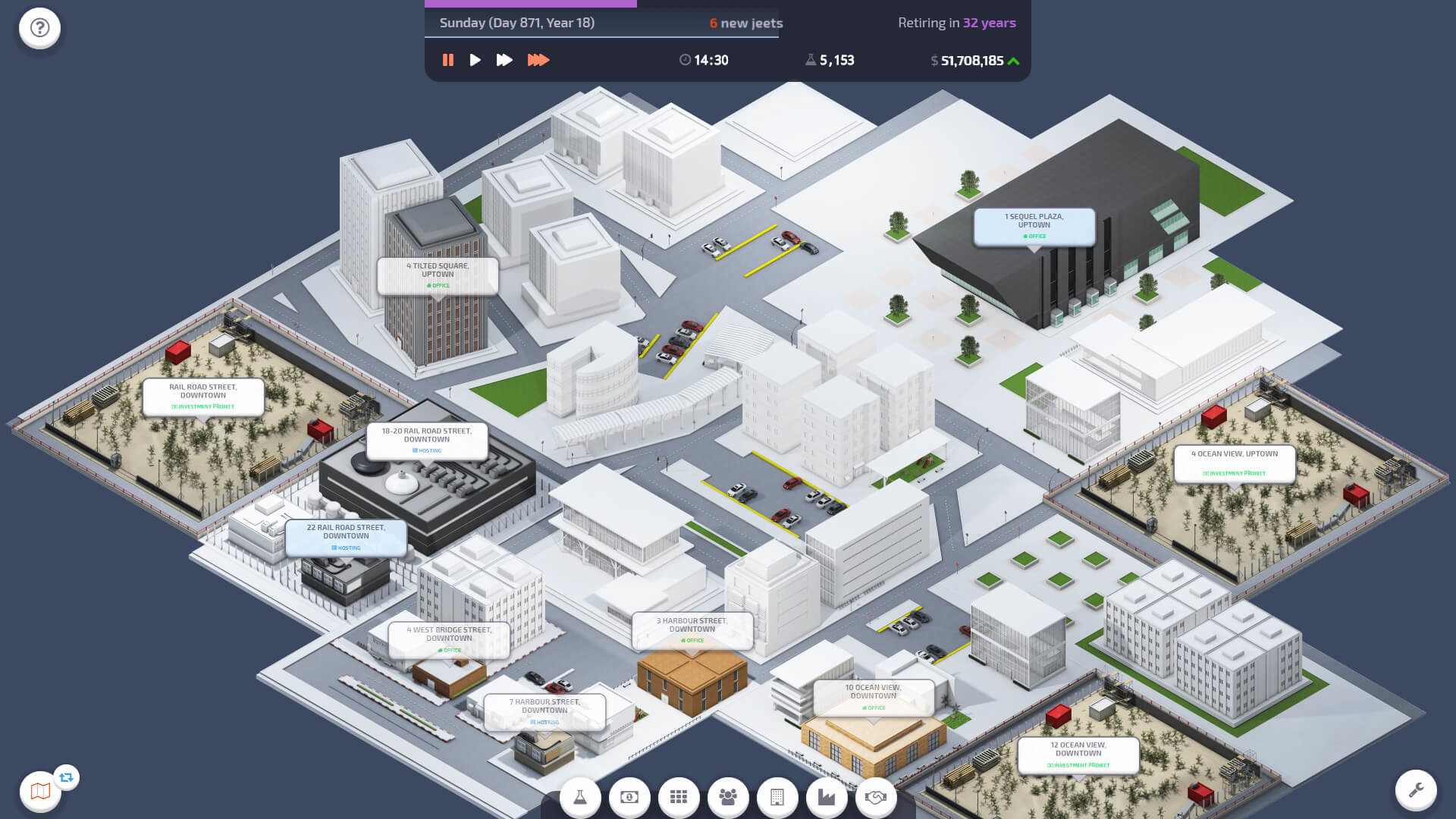Toggle the view-switch arrows beside the map icon

(67, 777)
